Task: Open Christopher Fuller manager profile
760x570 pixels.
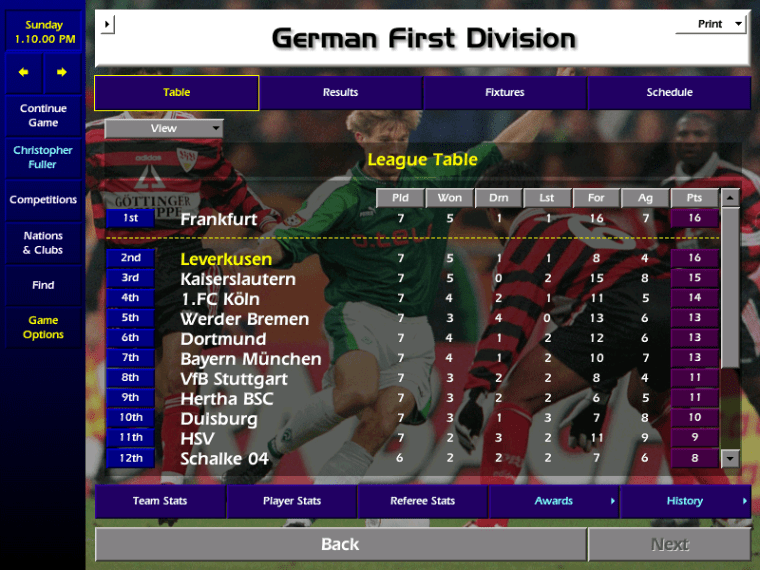Action: tap(43, 157)
